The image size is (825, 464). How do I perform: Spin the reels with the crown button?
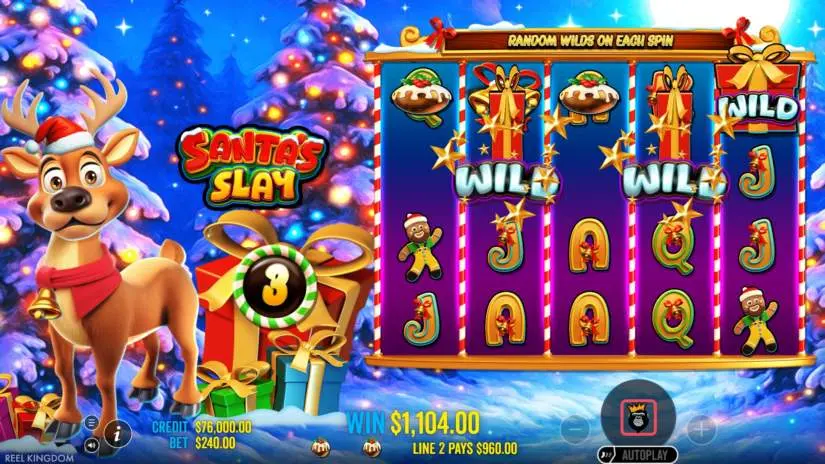639,415
